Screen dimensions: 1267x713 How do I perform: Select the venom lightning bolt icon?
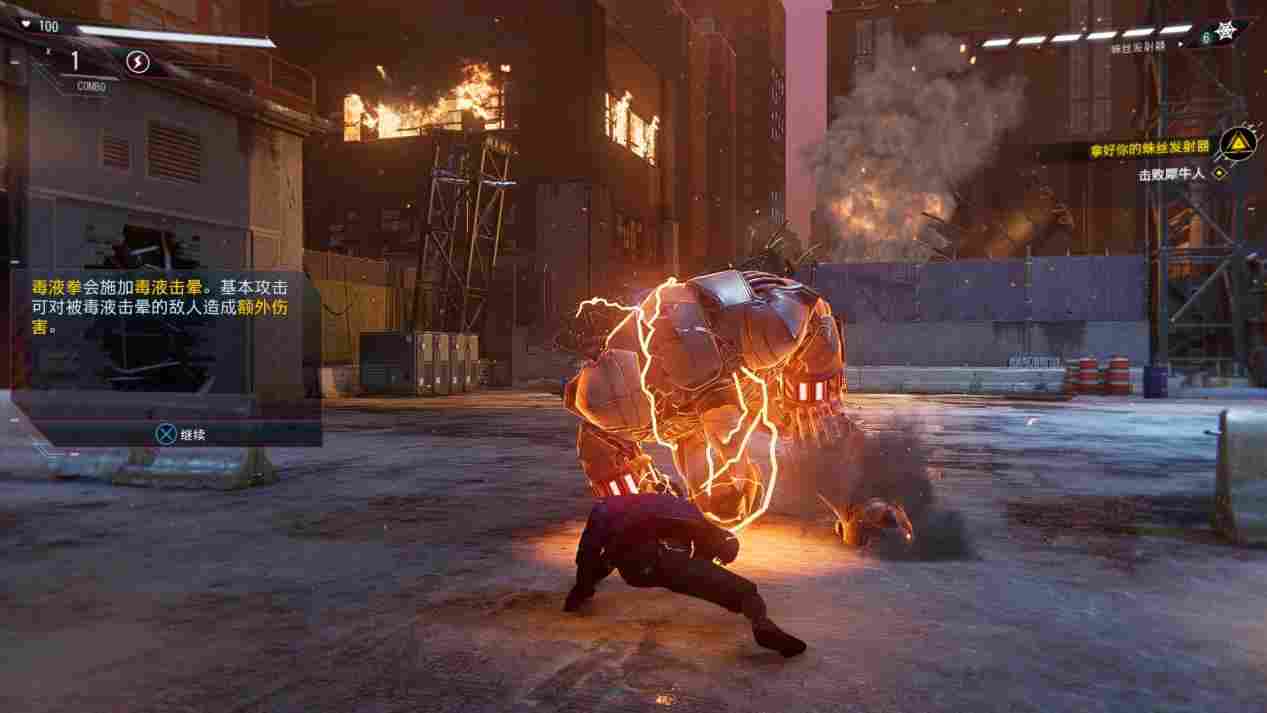coord(138,63)
